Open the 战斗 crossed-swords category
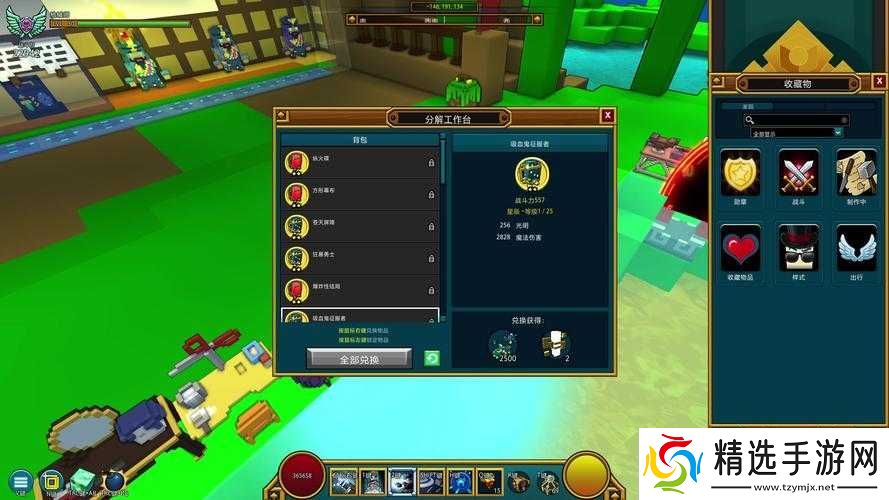889x500 pixels. coord(798,173)
